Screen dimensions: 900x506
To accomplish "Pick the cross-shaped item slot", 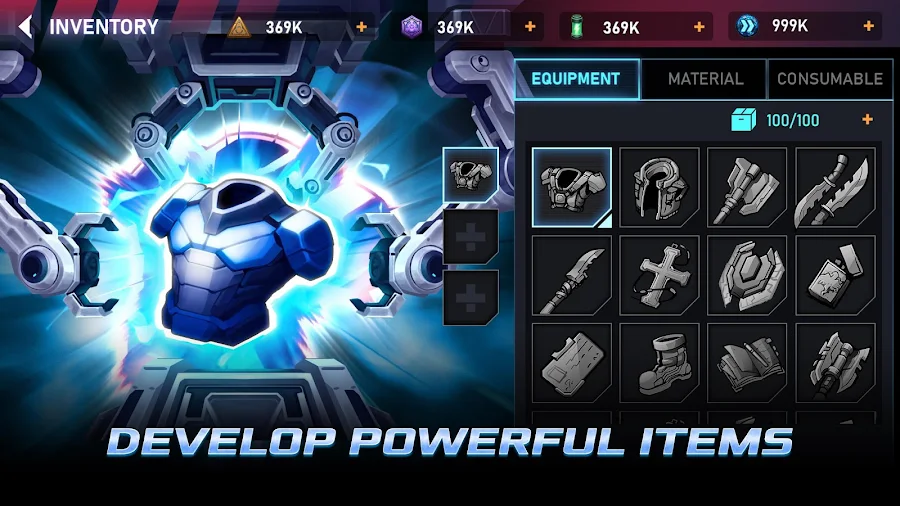I will 659,275.
